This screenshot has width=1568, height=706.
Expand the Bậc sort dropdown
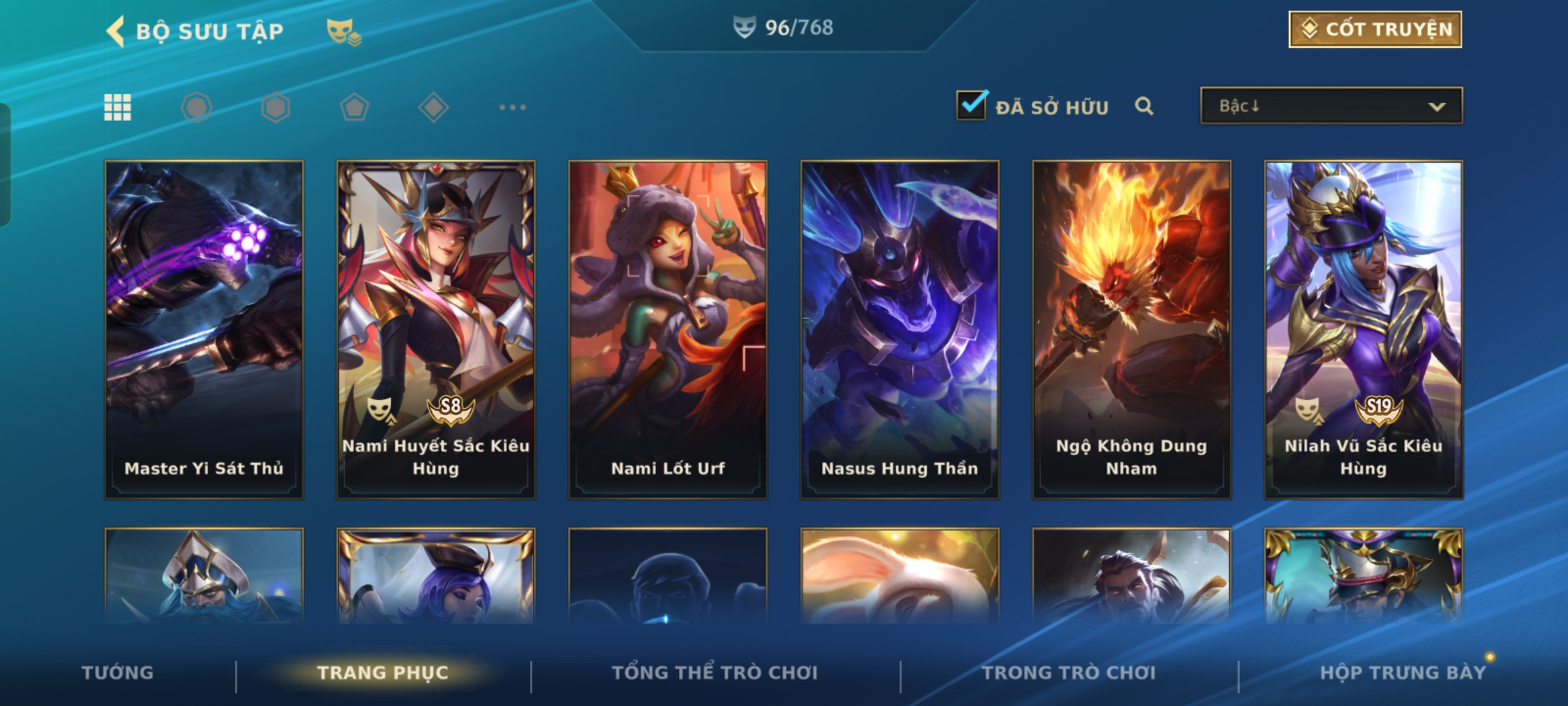pyautogui.click(x=1331, y=106)
